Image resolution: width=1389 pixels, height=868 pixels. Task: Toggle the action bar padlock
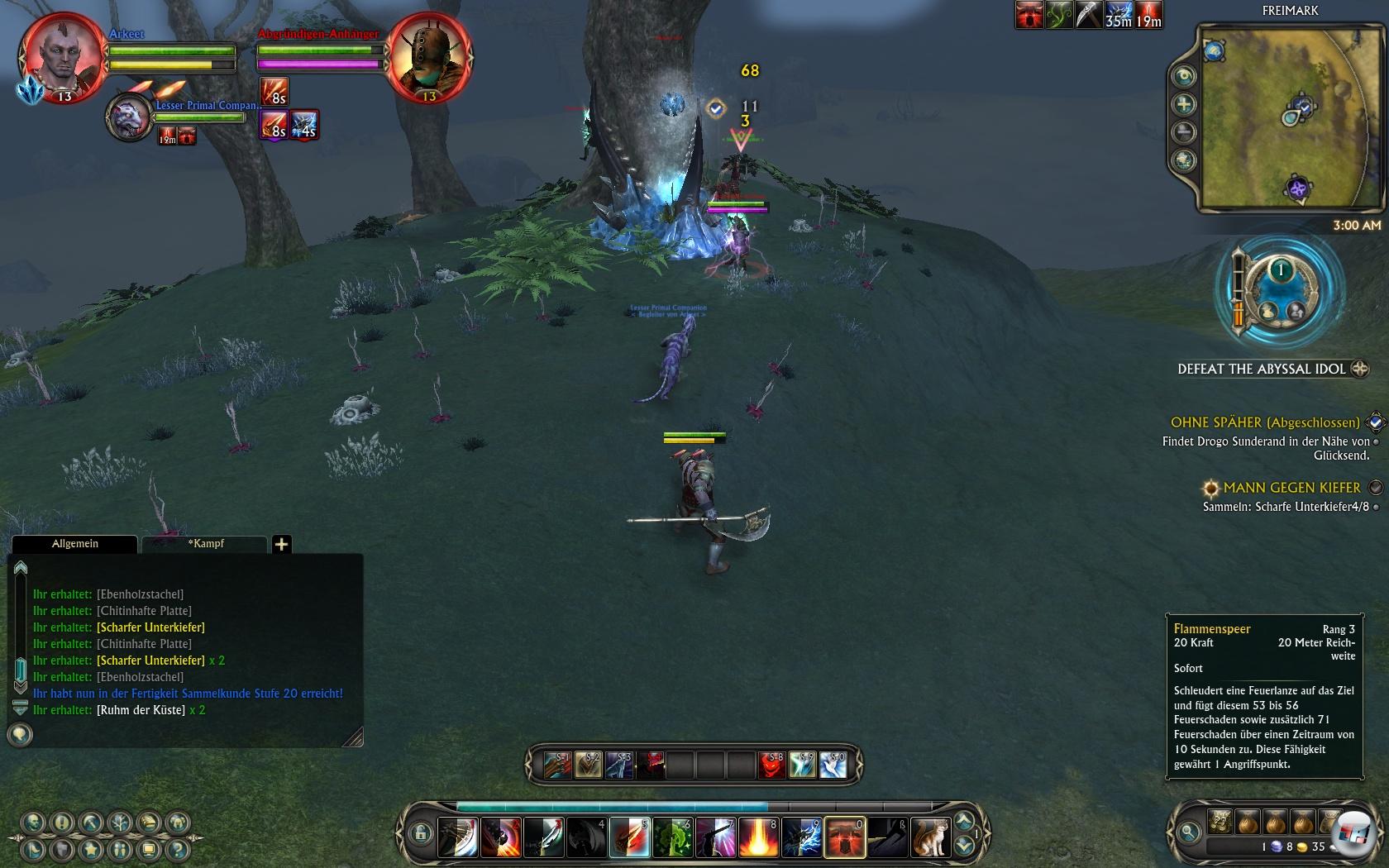[x=419, y=832]
